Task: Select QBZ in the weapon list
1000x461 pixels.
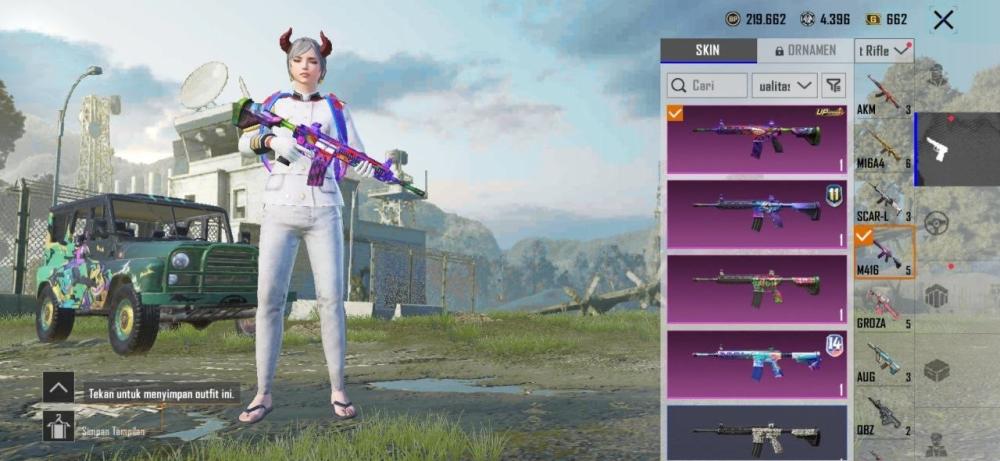Action: 884,415
